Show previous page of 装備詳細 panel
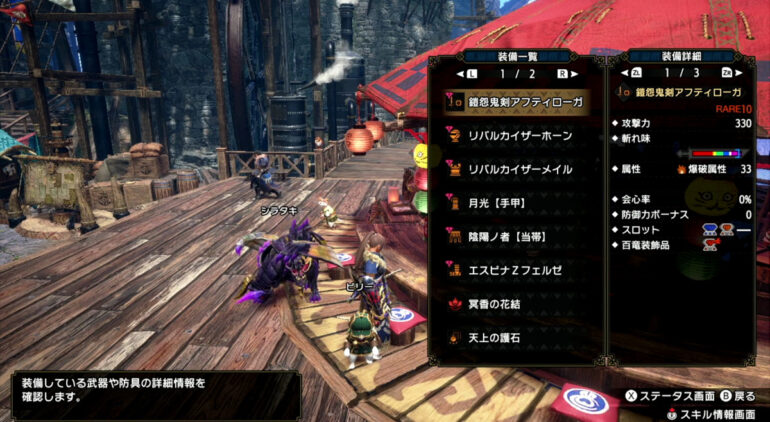Image resolution: width=770 pixels, height=422 pixels. click(636, 74)
